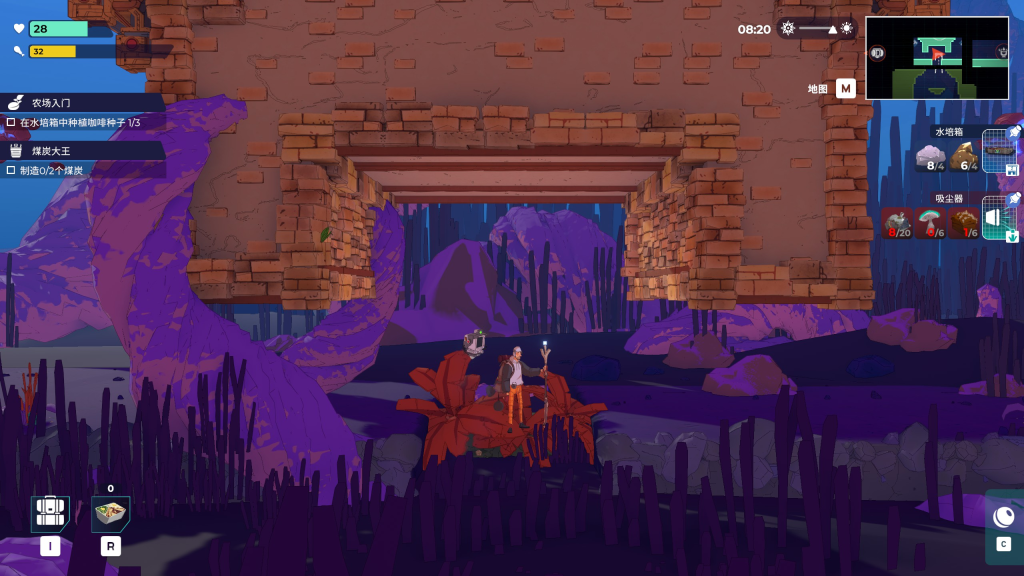1024x576 pixels.
Task: Select the pinned 水培箱 blueprint card
Action: point(999,152)
